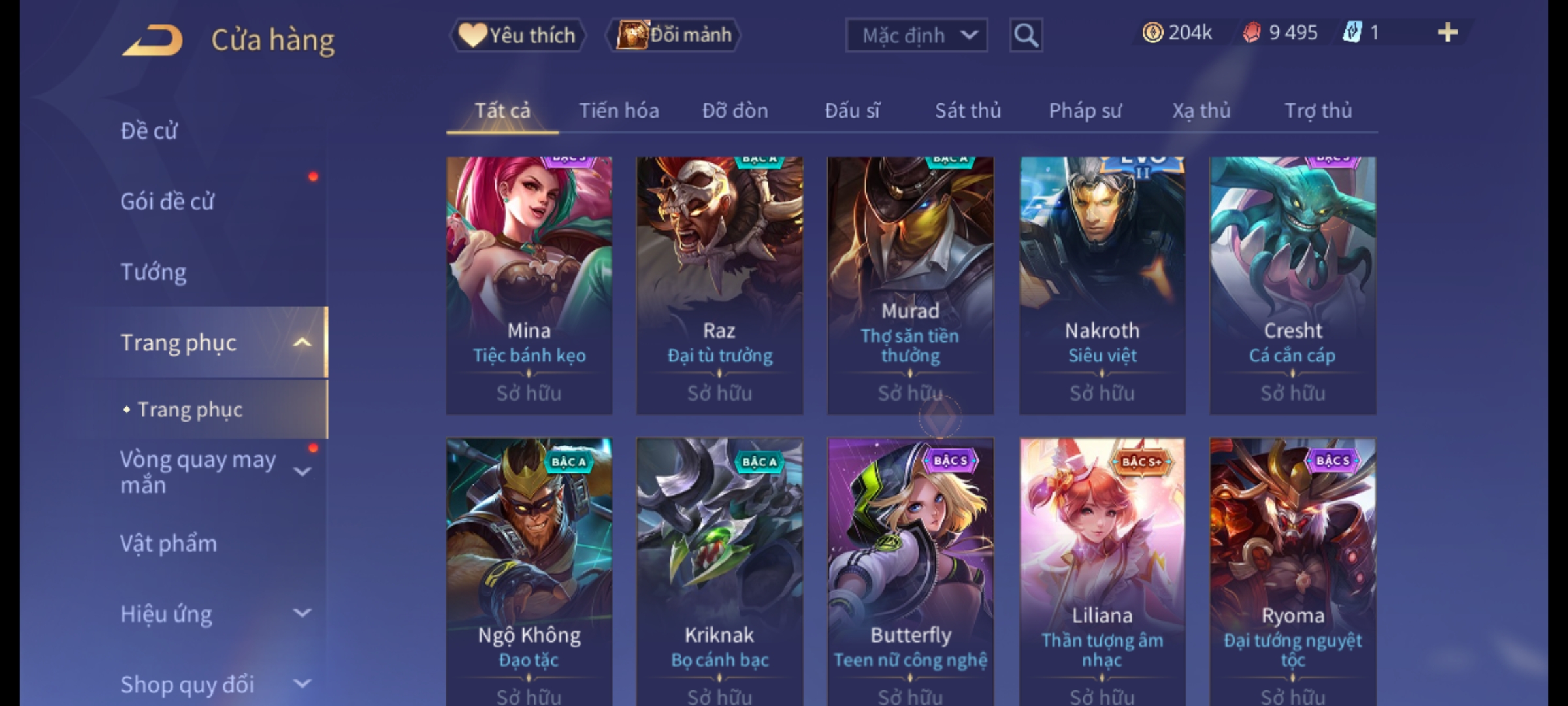The height and width of the screenshot is (706, 1568).
Task: Open the Yêu thích favorites filter
Action: [517, 35]
